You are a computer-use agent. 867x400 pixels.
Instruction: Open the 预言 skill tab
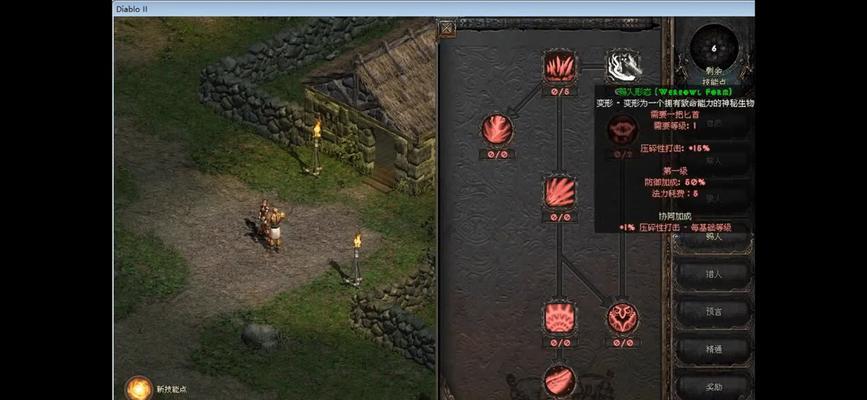[713, 312]
